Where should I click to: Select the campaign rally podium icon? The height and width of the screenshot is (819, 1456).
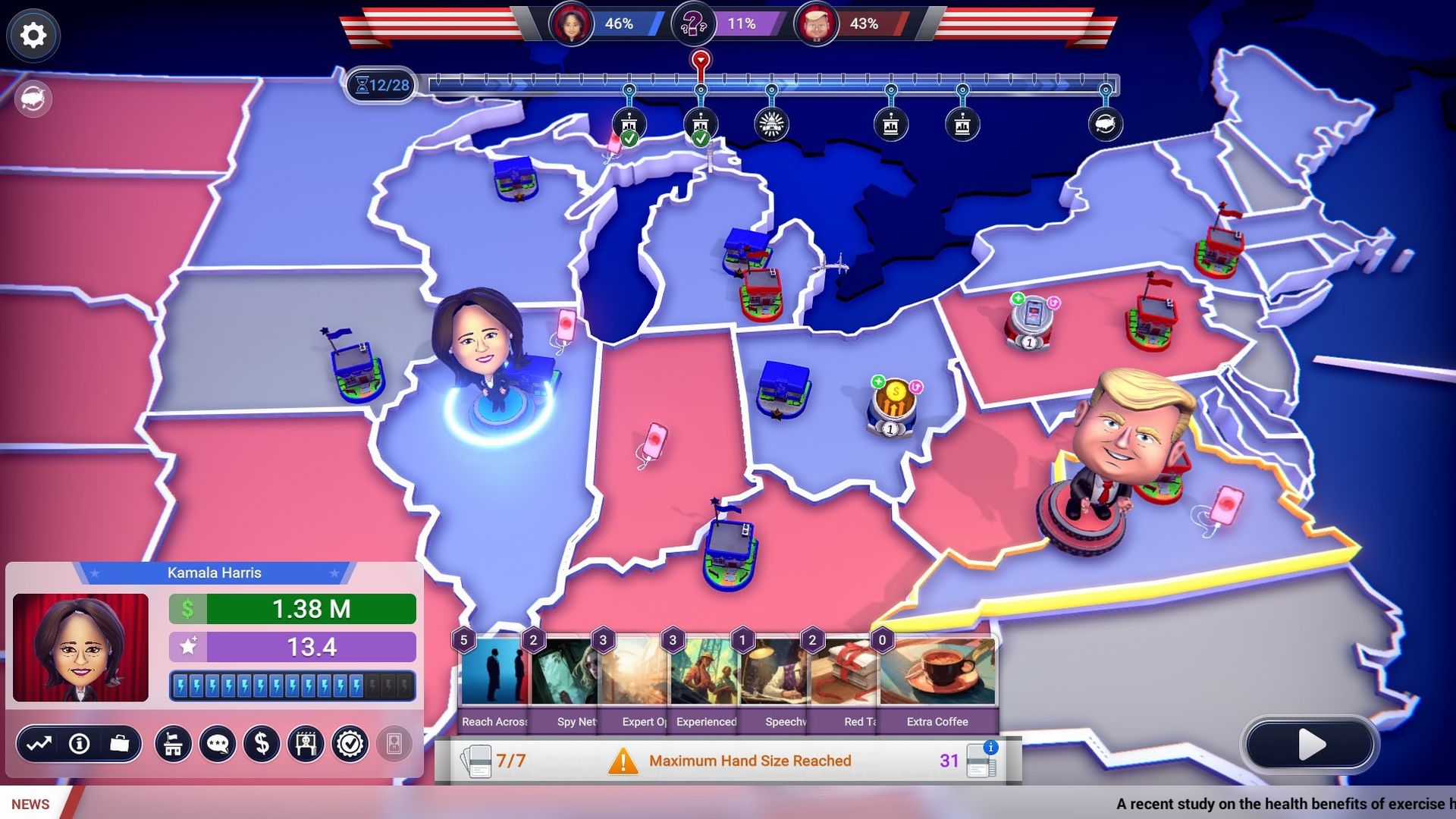click(174, 745)
